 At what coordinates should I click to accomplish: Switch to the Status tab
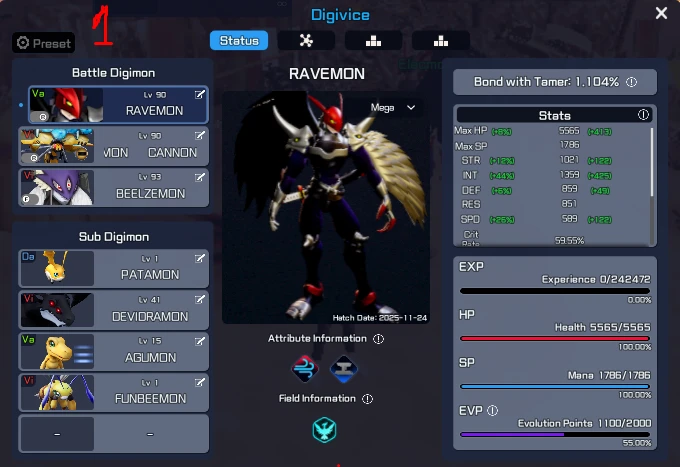click(238, 41)
